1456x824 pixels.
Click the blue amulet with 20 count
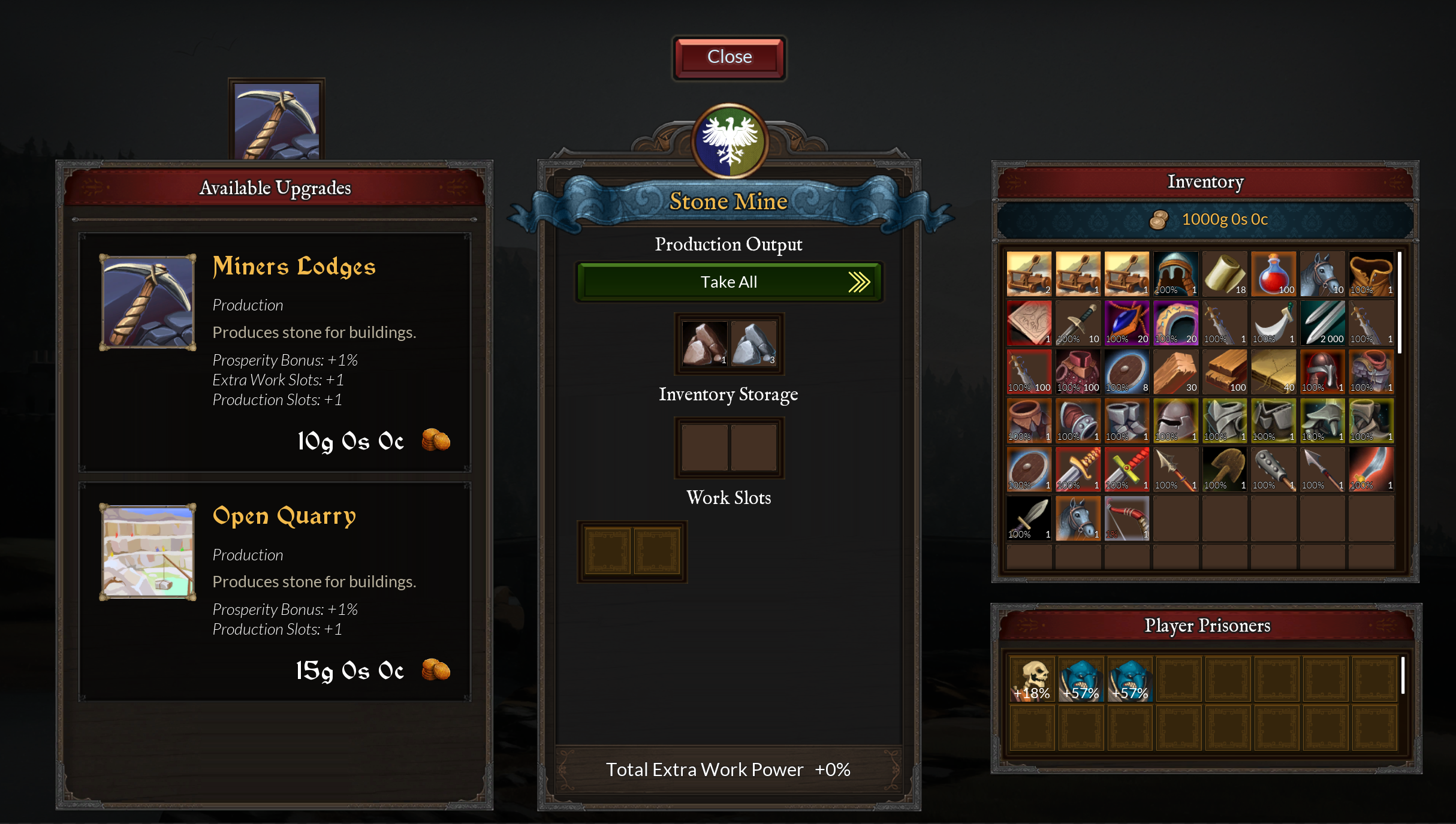[1127, 323]
